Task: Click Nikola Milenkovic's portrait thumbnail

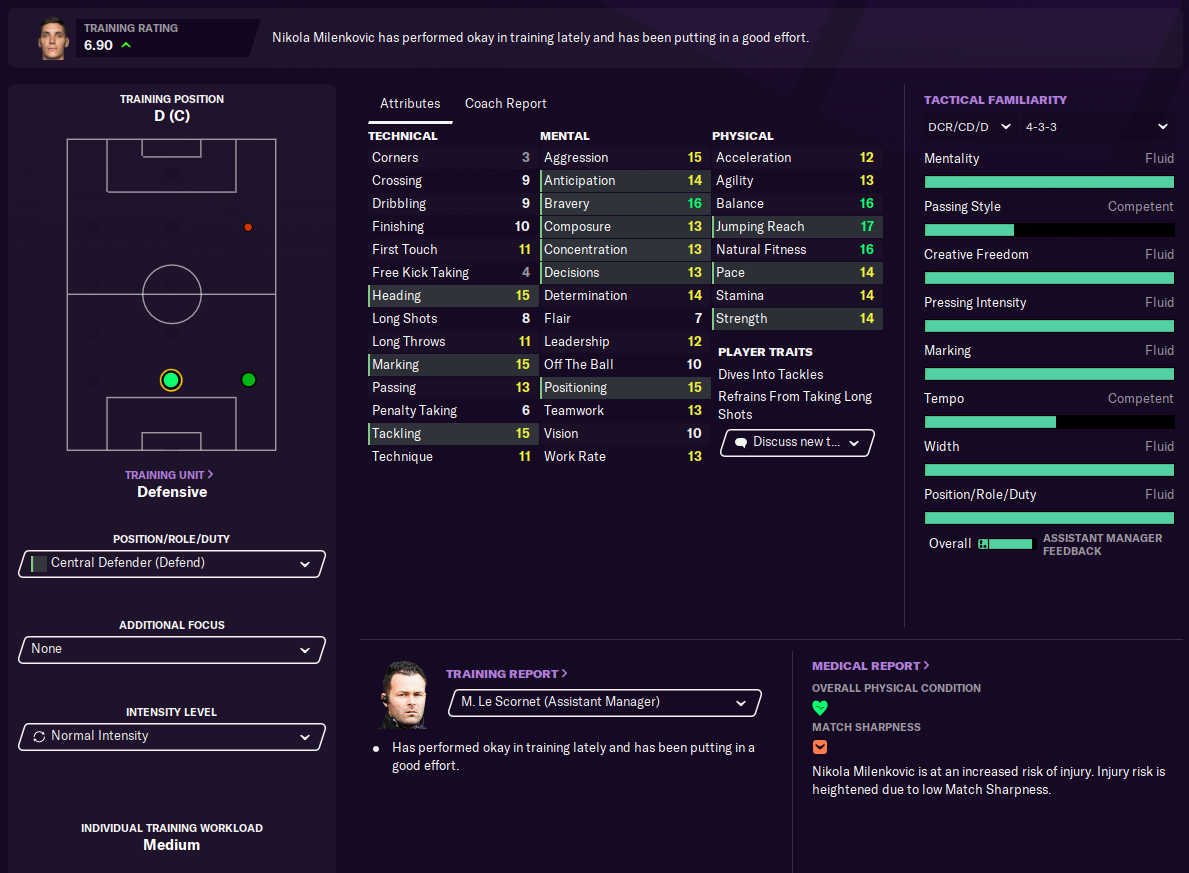Action: pyautogui.click(x=50, y=38)
